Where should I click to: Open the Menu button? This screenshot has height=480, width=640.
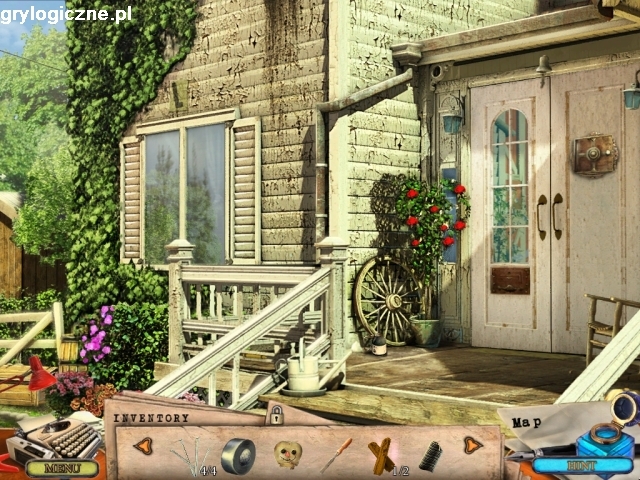(62, 467)
